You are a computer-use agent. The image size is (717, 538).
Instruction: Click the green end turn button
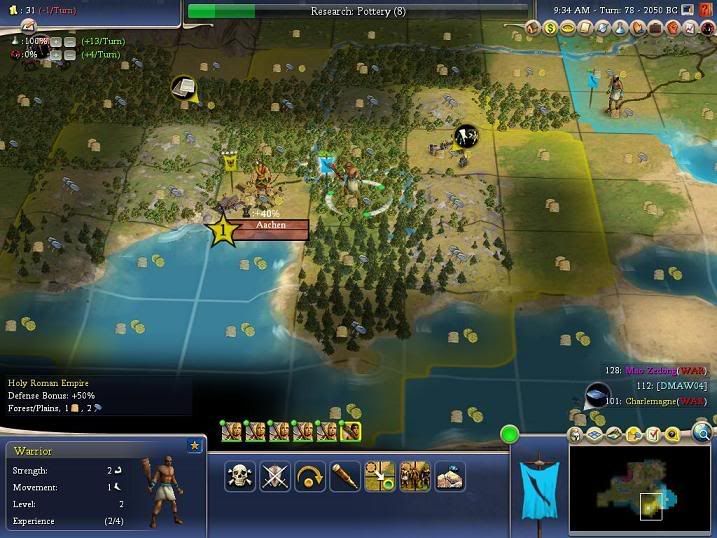[511, 435]
